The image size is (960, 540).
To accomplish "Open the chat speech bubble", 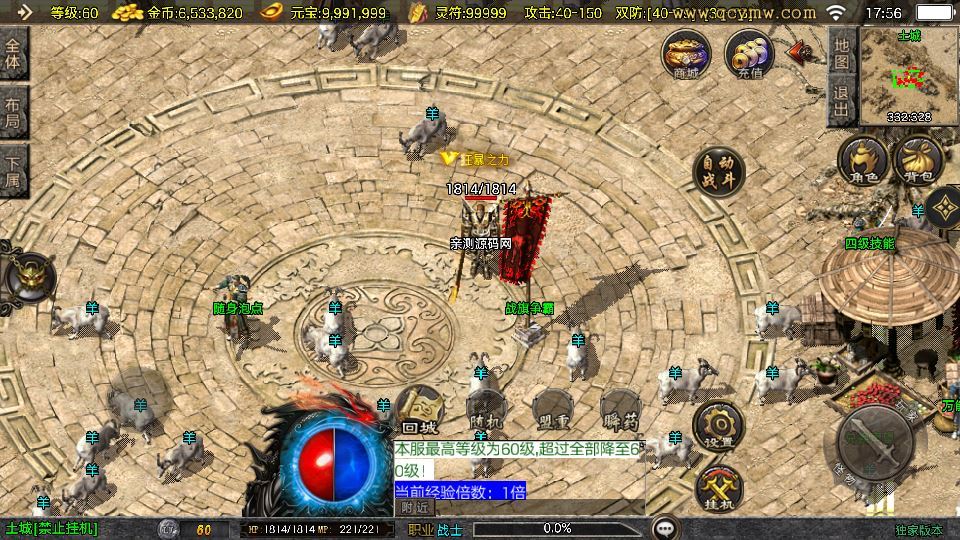I will pos(665,528).
